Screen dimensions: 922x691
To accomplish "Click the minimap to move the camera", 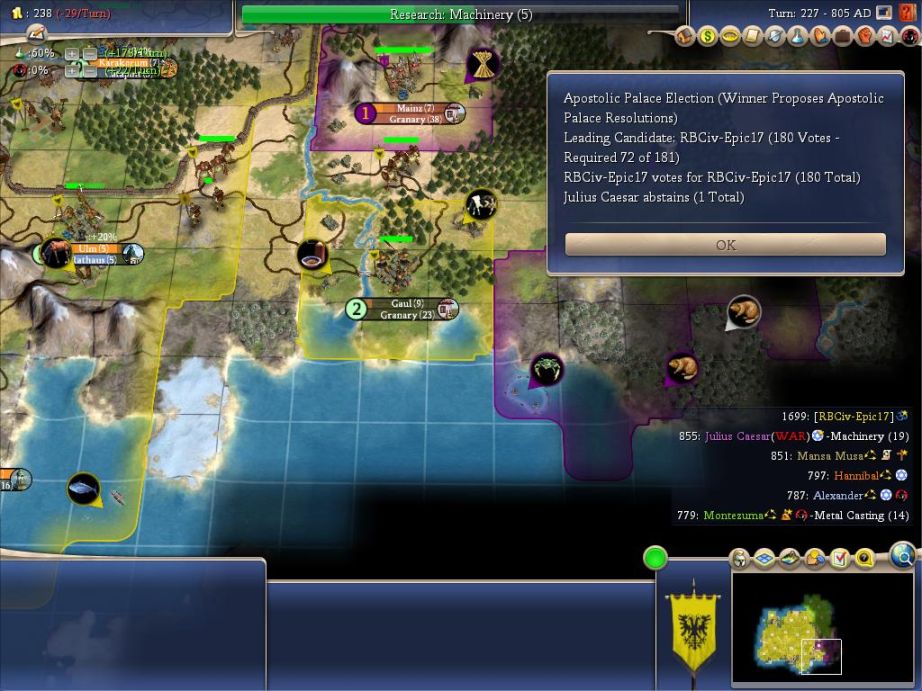I will tap(820, 627).
